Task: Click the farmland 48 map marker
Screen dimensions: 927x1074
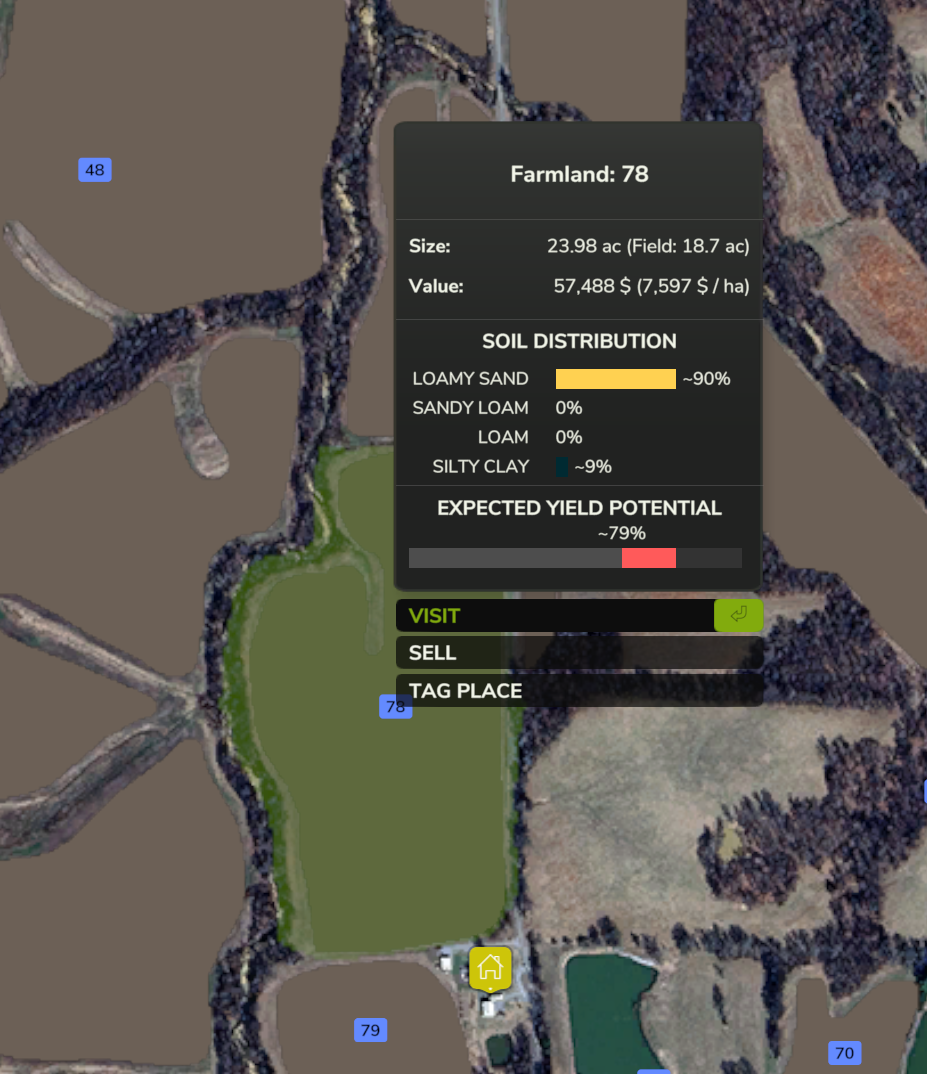Action: coord(95,170)
